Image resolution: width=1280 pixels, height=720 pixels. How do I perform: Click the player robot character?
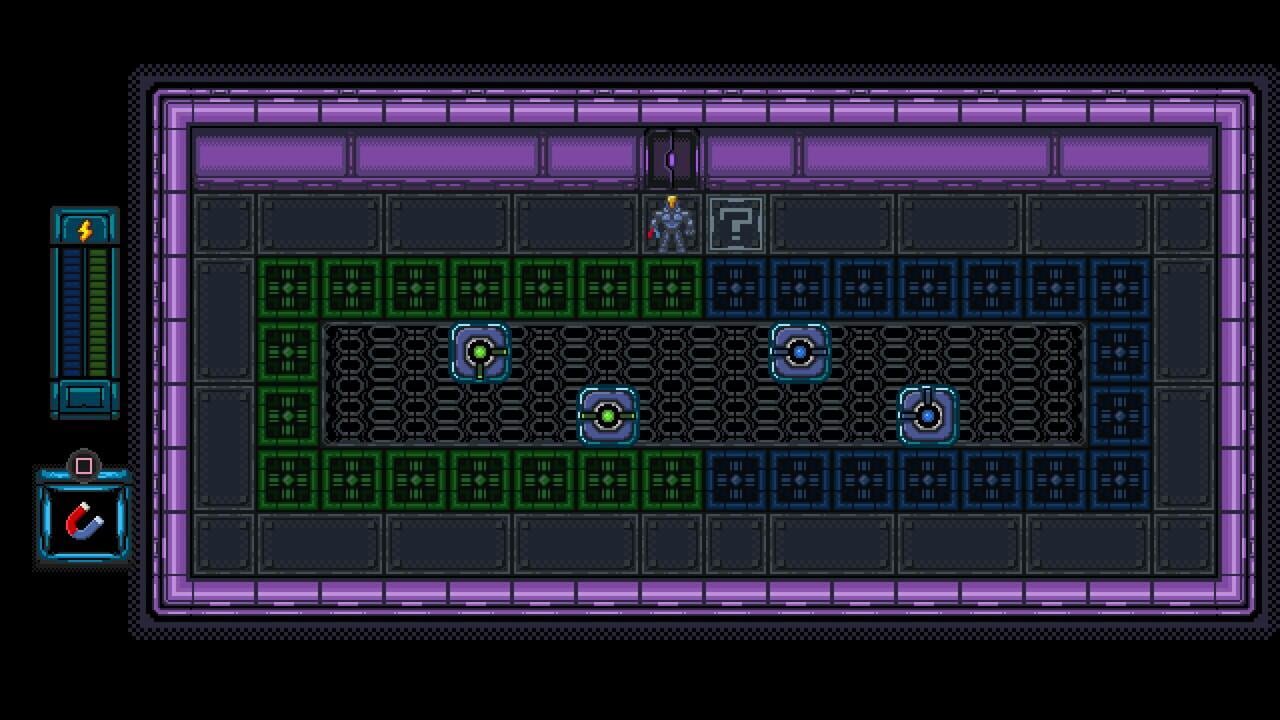pos(671,224)
